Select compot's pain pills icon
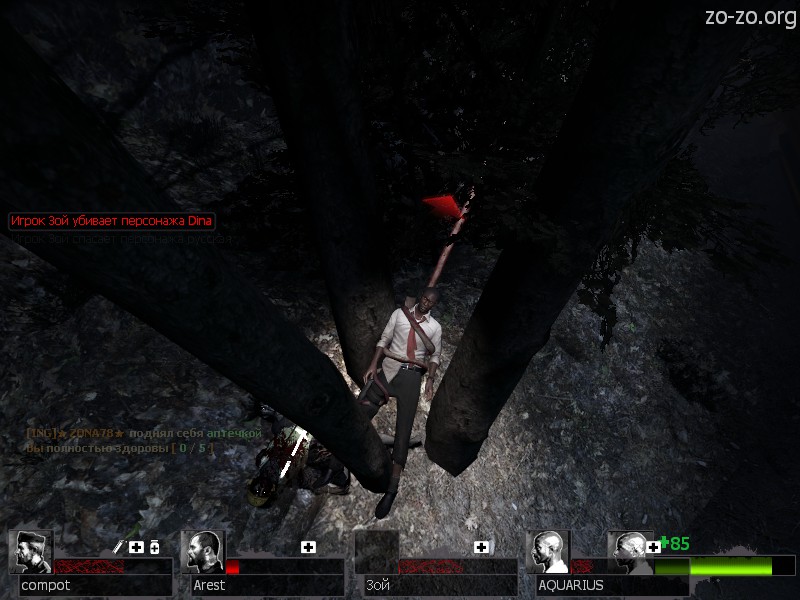This screenshot has width=800, height=600. click(x=155, y=547)
